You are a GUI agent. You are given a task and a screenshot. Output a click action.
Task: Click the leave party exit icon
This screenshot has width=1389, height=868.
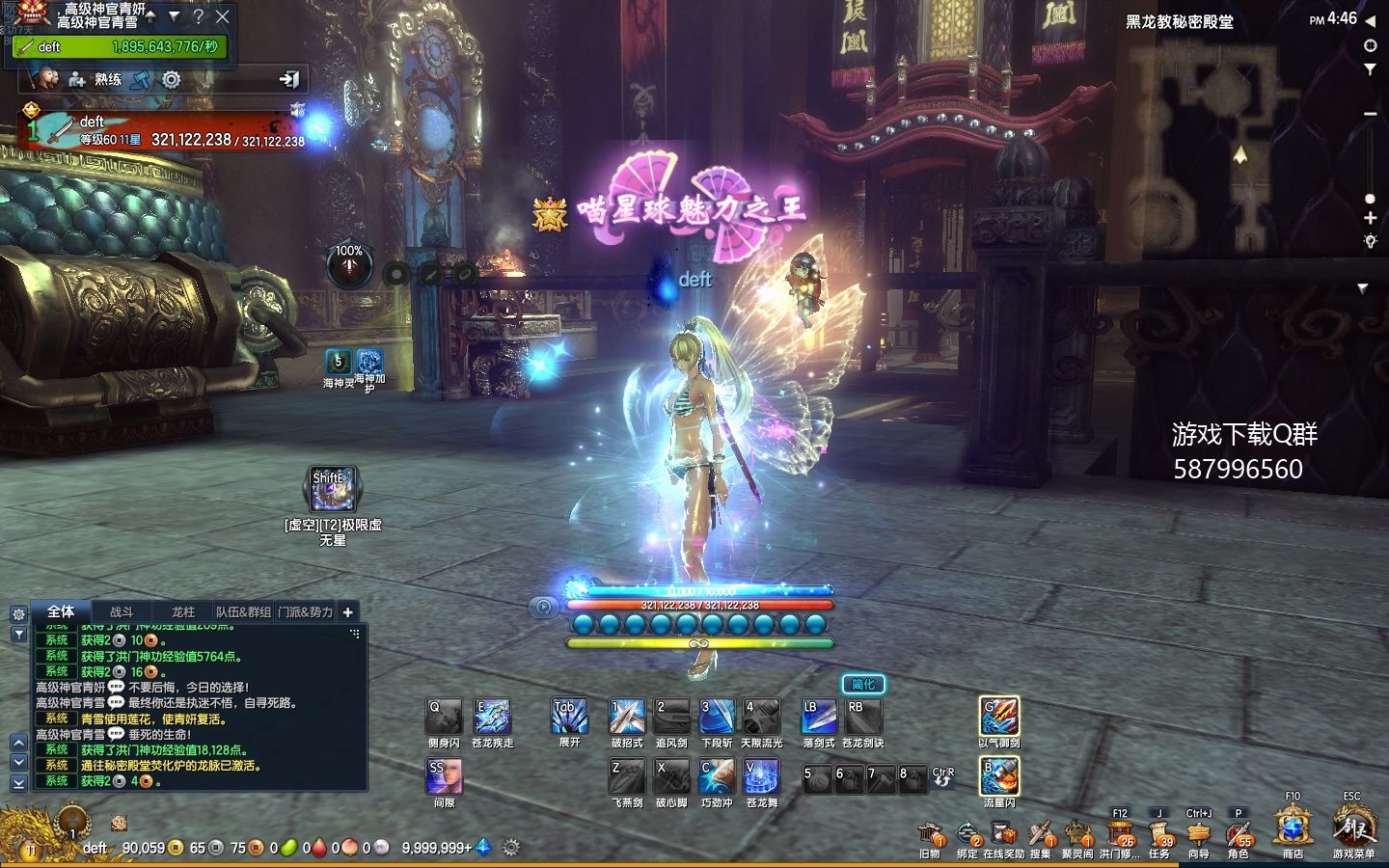click(x=288, y=80)
